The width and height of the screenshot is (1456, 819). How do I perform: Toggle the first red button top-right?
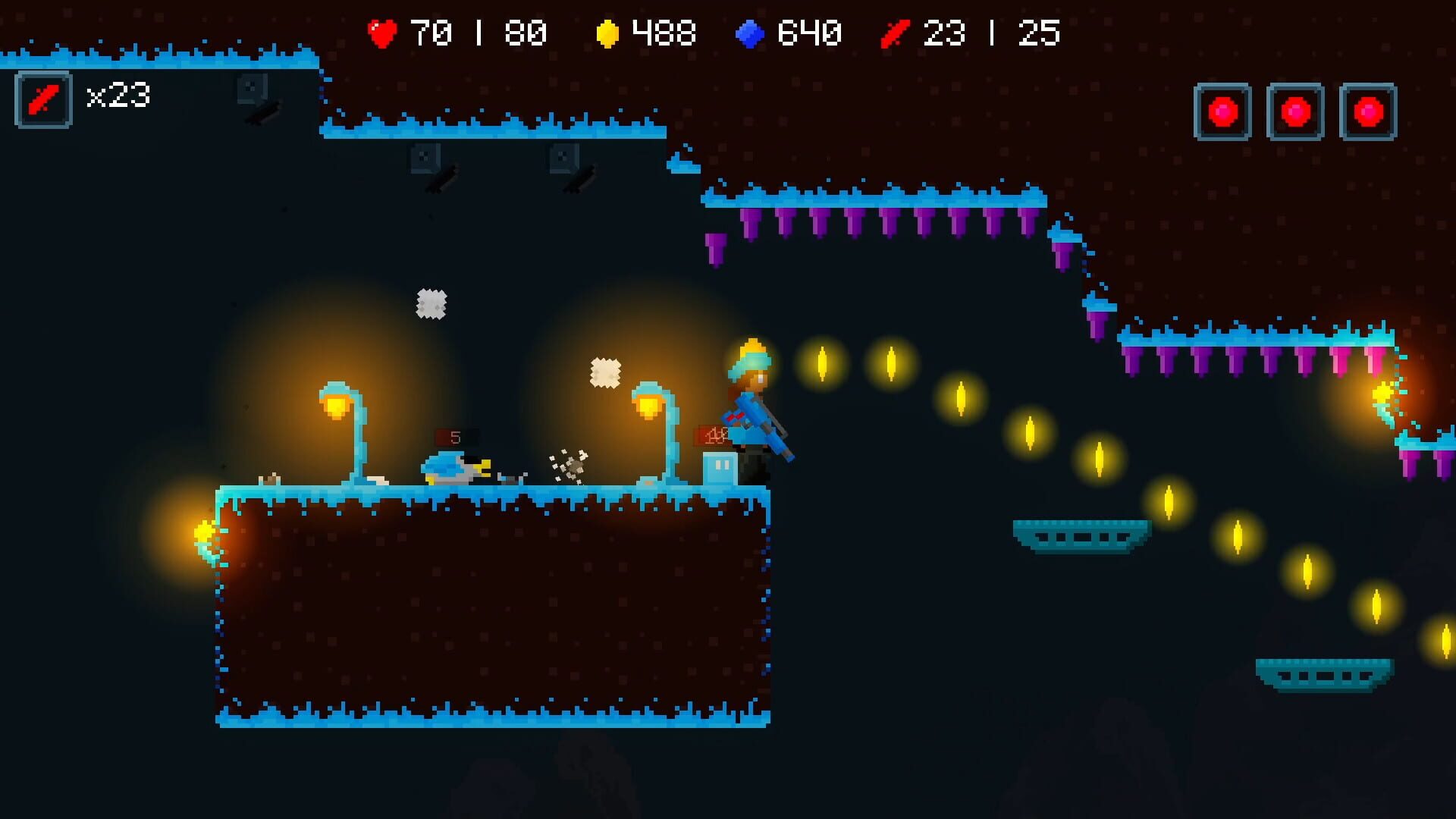(x=1221, y=110)
